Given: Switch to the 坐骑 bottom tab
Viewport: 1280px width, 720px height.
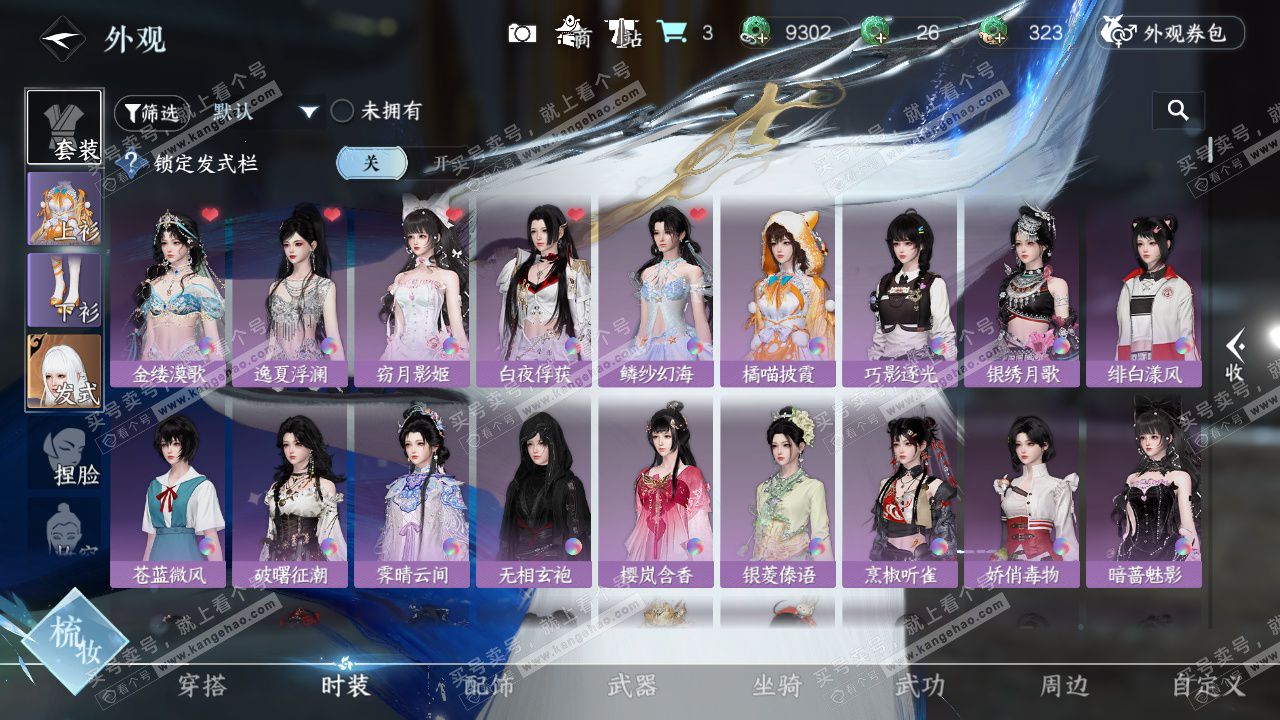Looking at the screenshot, I should click(777, 686).
